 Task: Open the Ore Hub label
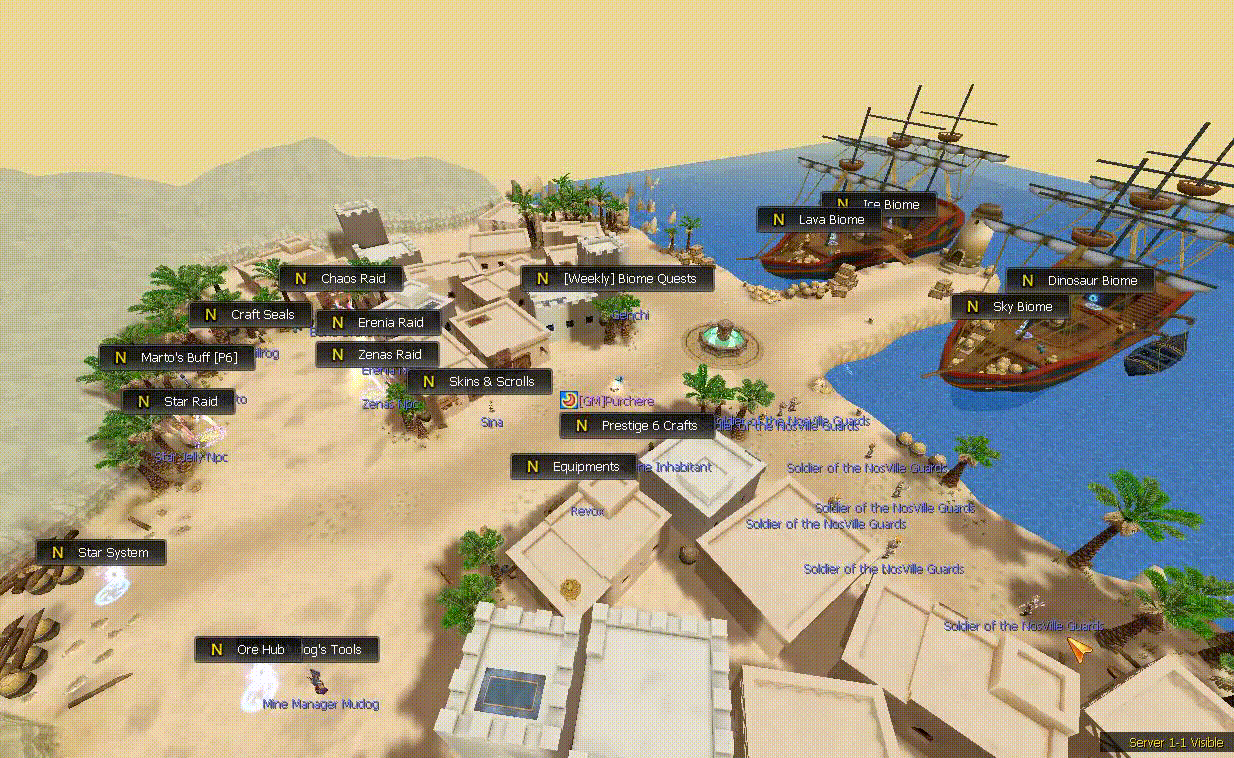(x=248, y=650)
